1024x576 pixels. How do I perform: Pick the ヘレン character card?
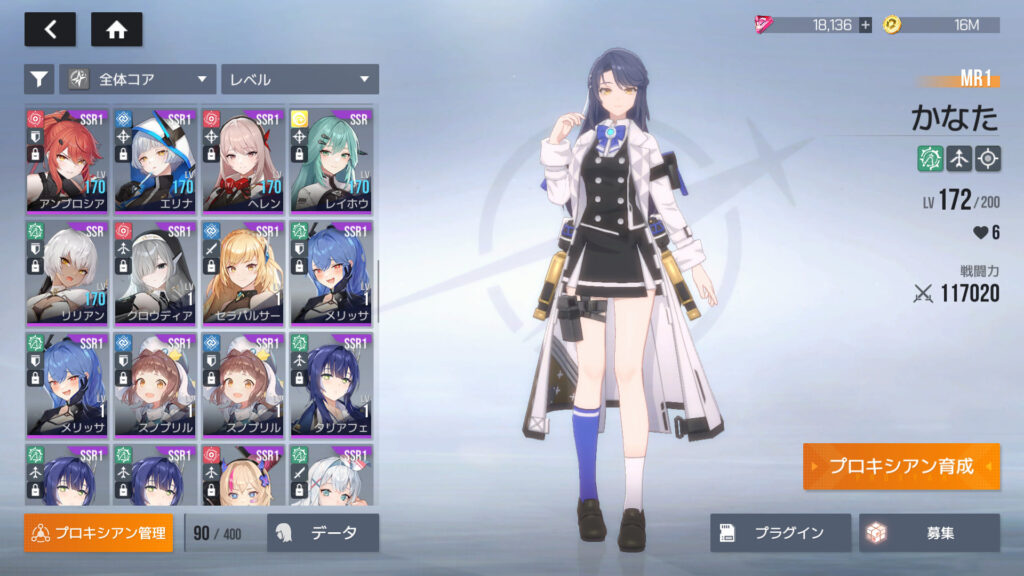[x=243, y=160]
